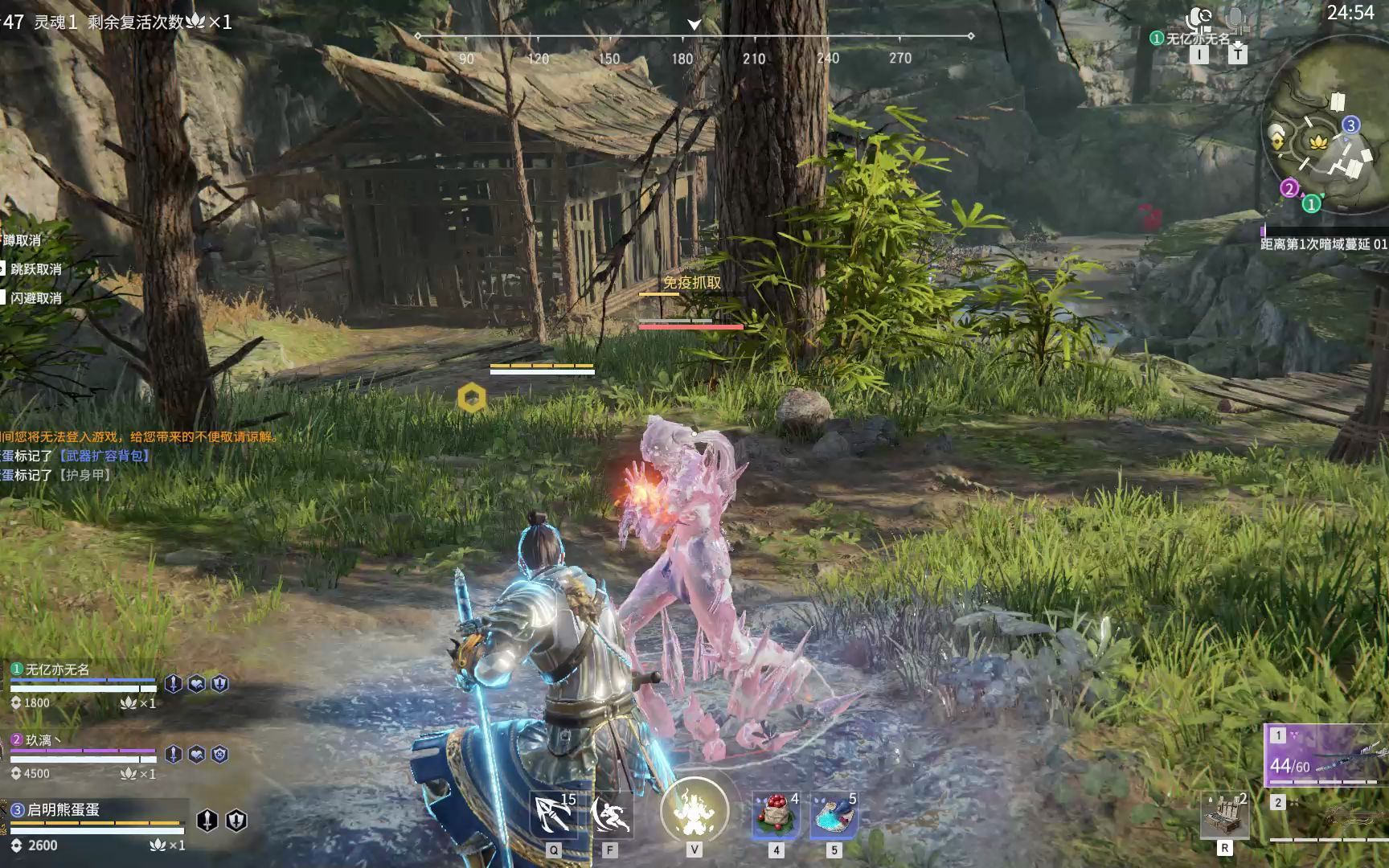Select the repair crate slot
This screenshot has height=868, width=1389.
(1224, 815)
